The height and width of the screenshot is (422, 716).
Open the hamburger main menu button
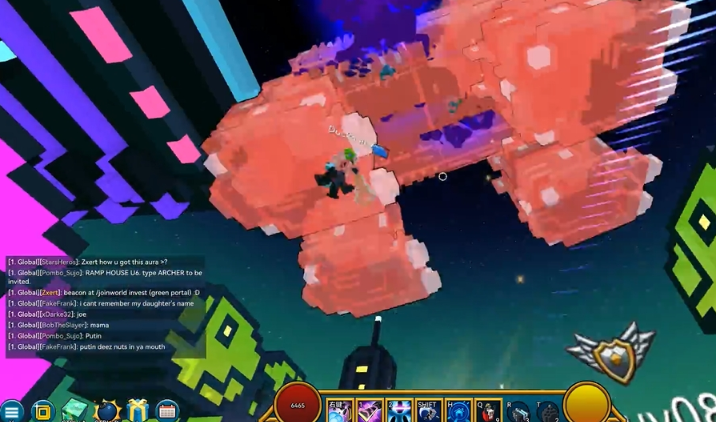11,411
